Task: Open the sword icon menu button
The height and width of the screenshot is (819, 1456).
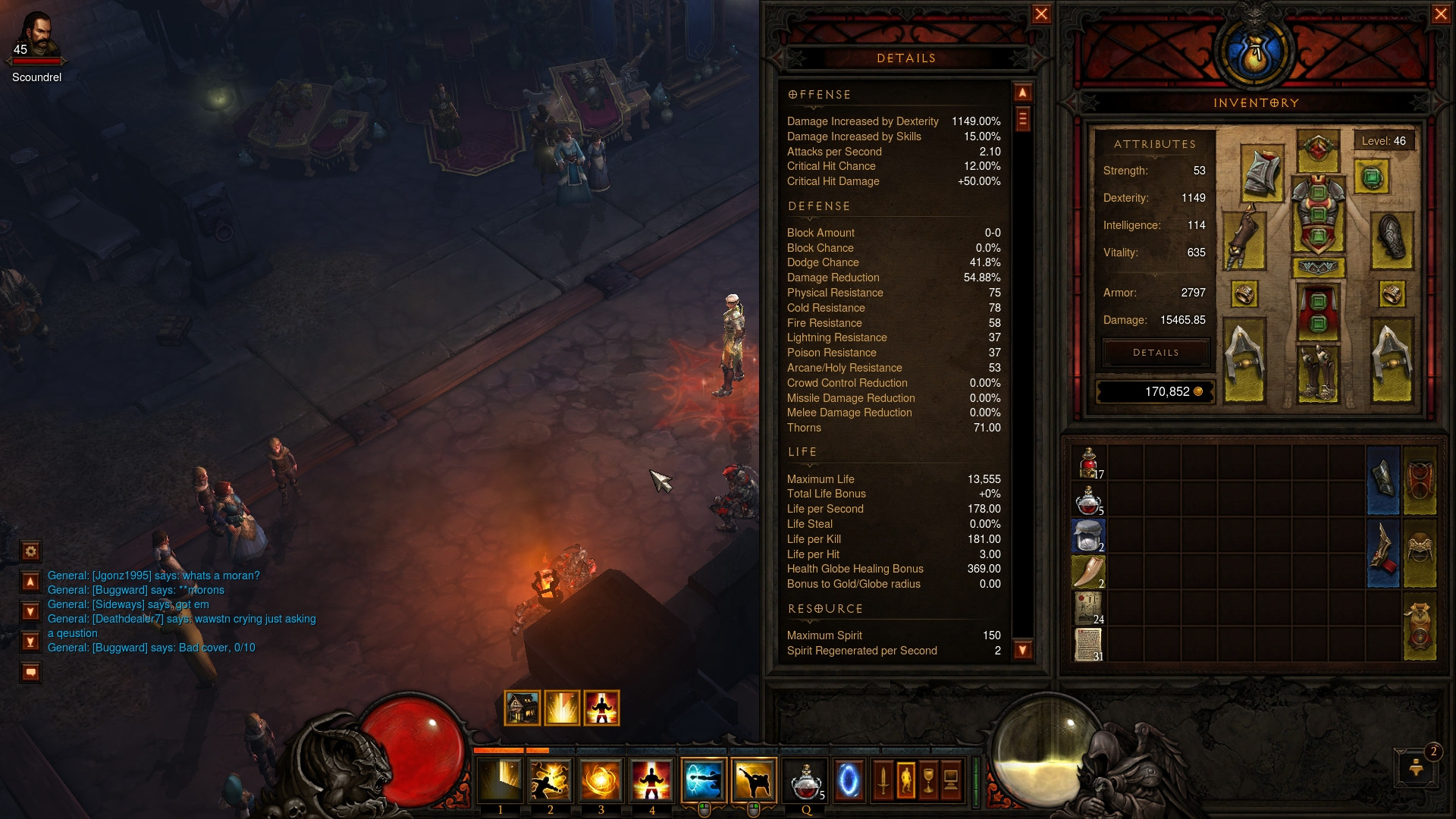Action: tap(883, 780)
